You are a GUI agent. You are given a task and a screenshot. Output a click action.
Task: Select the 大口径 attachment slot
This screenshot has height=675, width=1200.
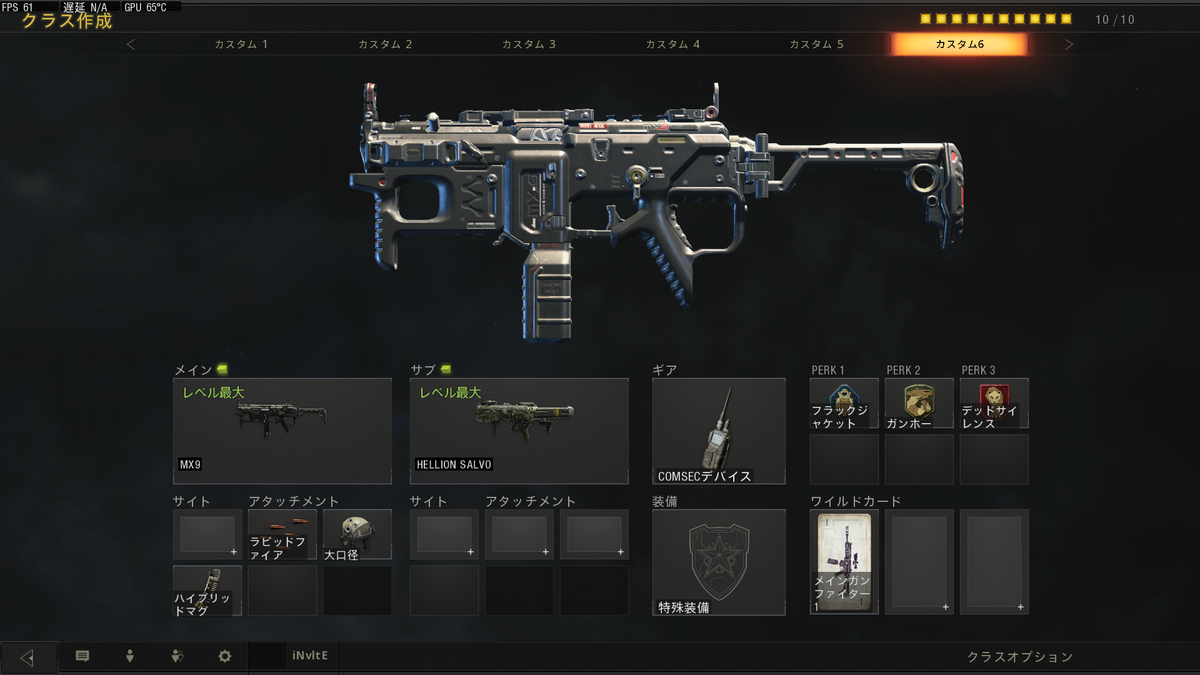[x=357, y=534]
